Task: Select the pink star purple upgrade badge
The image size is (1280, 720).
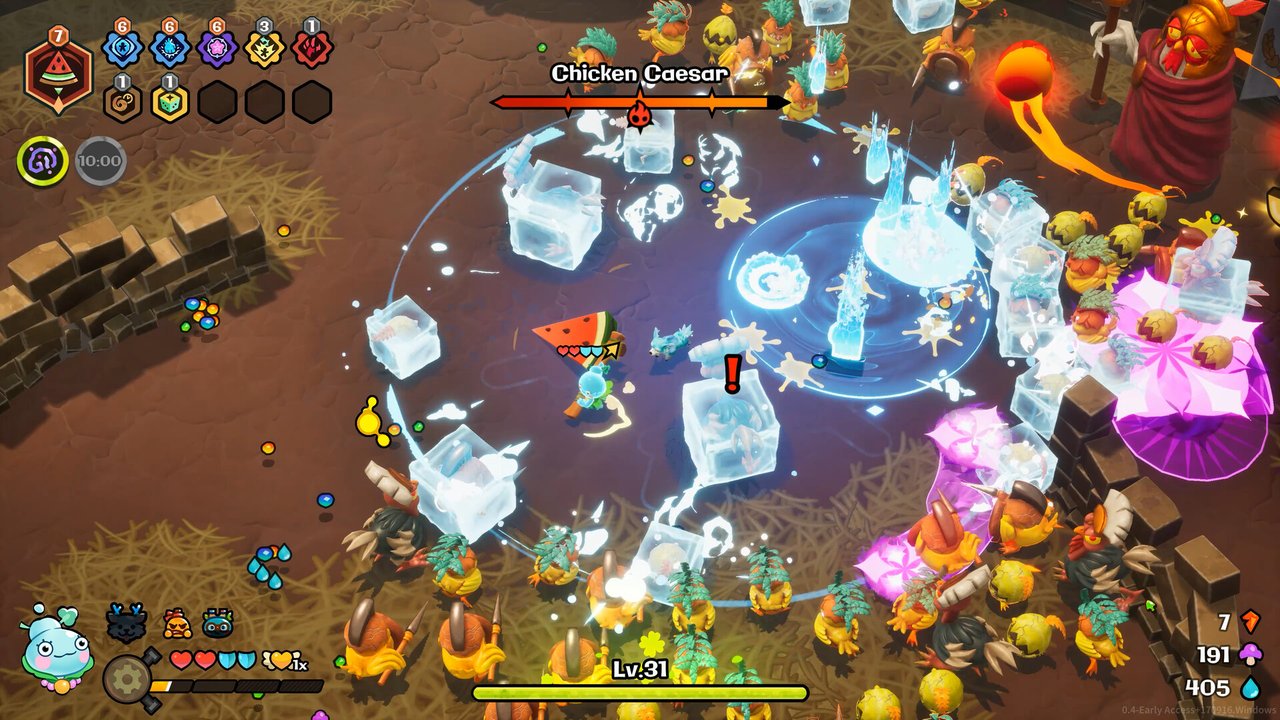Action: pos(217,48)
